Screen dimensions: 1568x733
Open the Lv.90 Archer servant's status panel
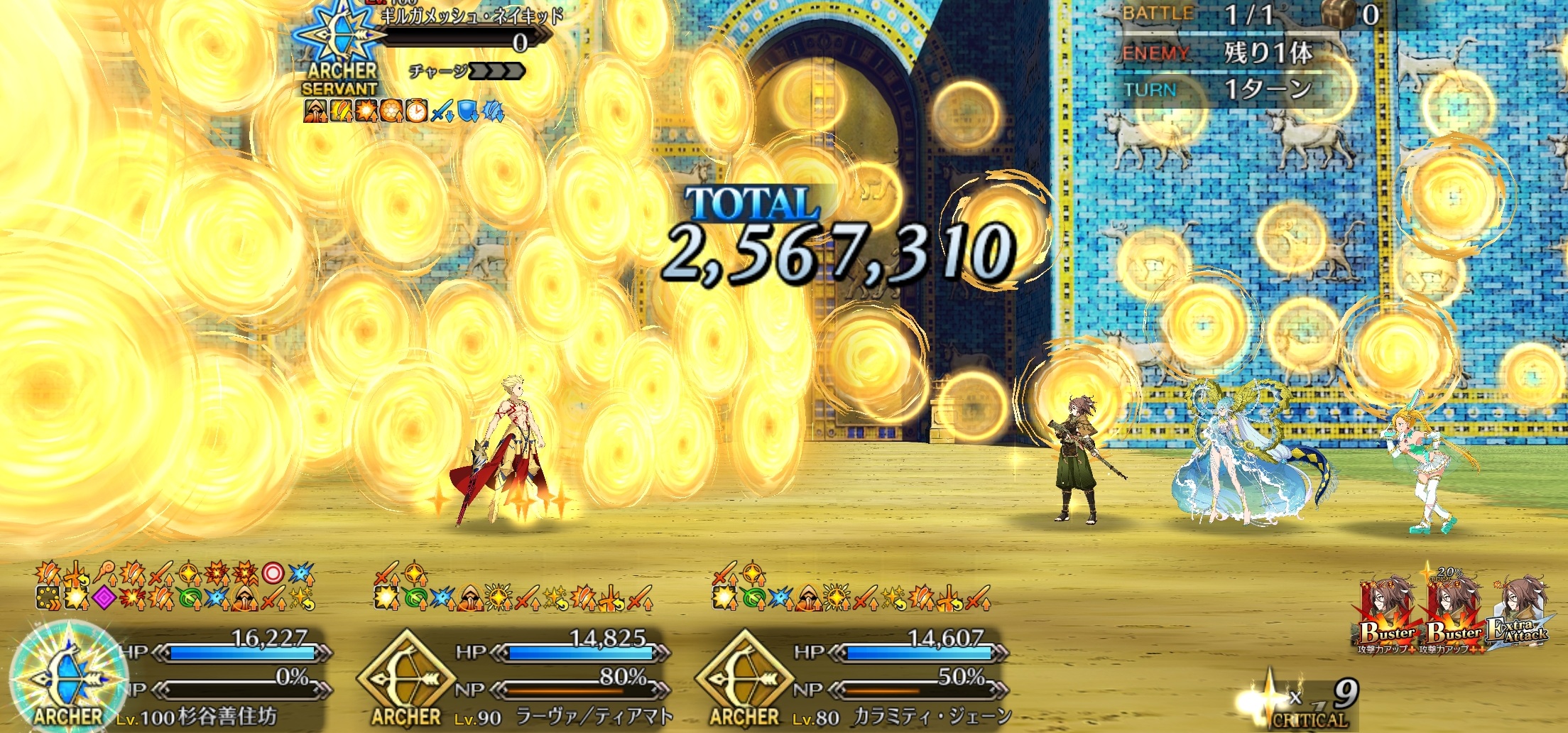coord(406,676)
